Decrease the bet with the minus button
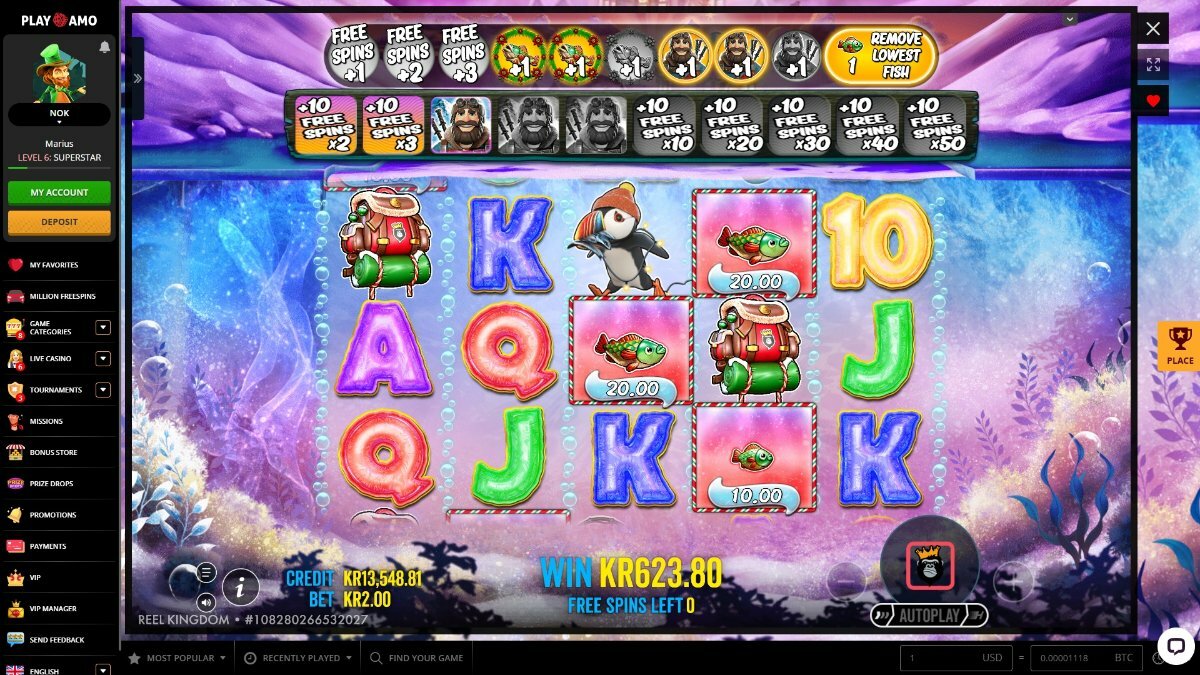 846,581
